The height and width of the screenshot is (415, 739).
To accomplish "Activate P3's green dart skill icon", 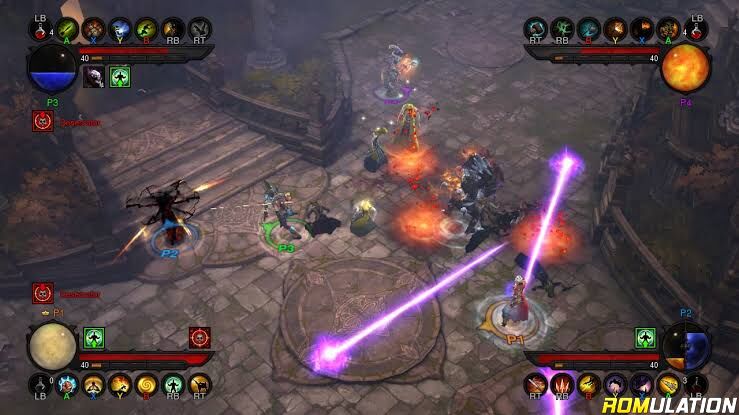I will click(67, 29).
